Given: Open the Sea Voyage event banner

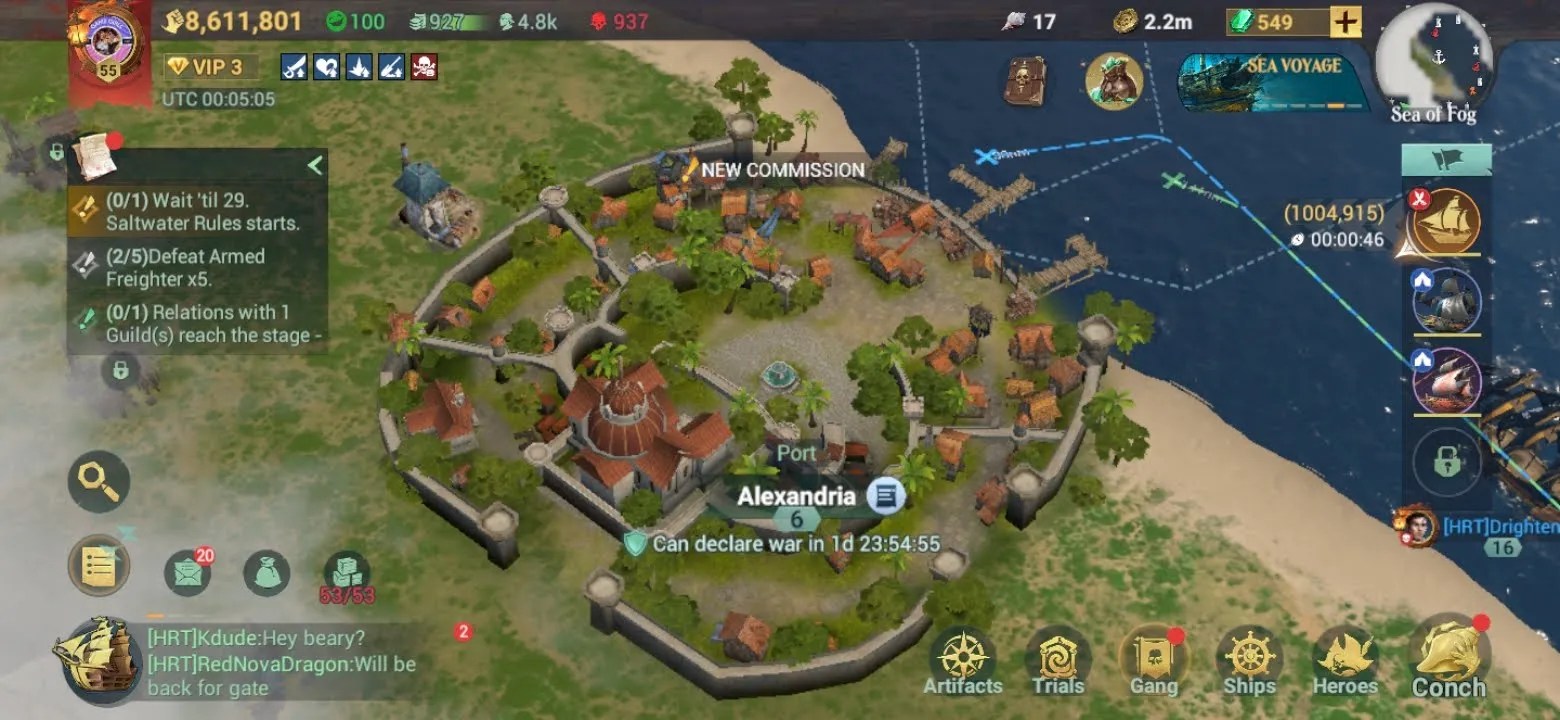Looking at the screenshot, I should click(1272, 82).
